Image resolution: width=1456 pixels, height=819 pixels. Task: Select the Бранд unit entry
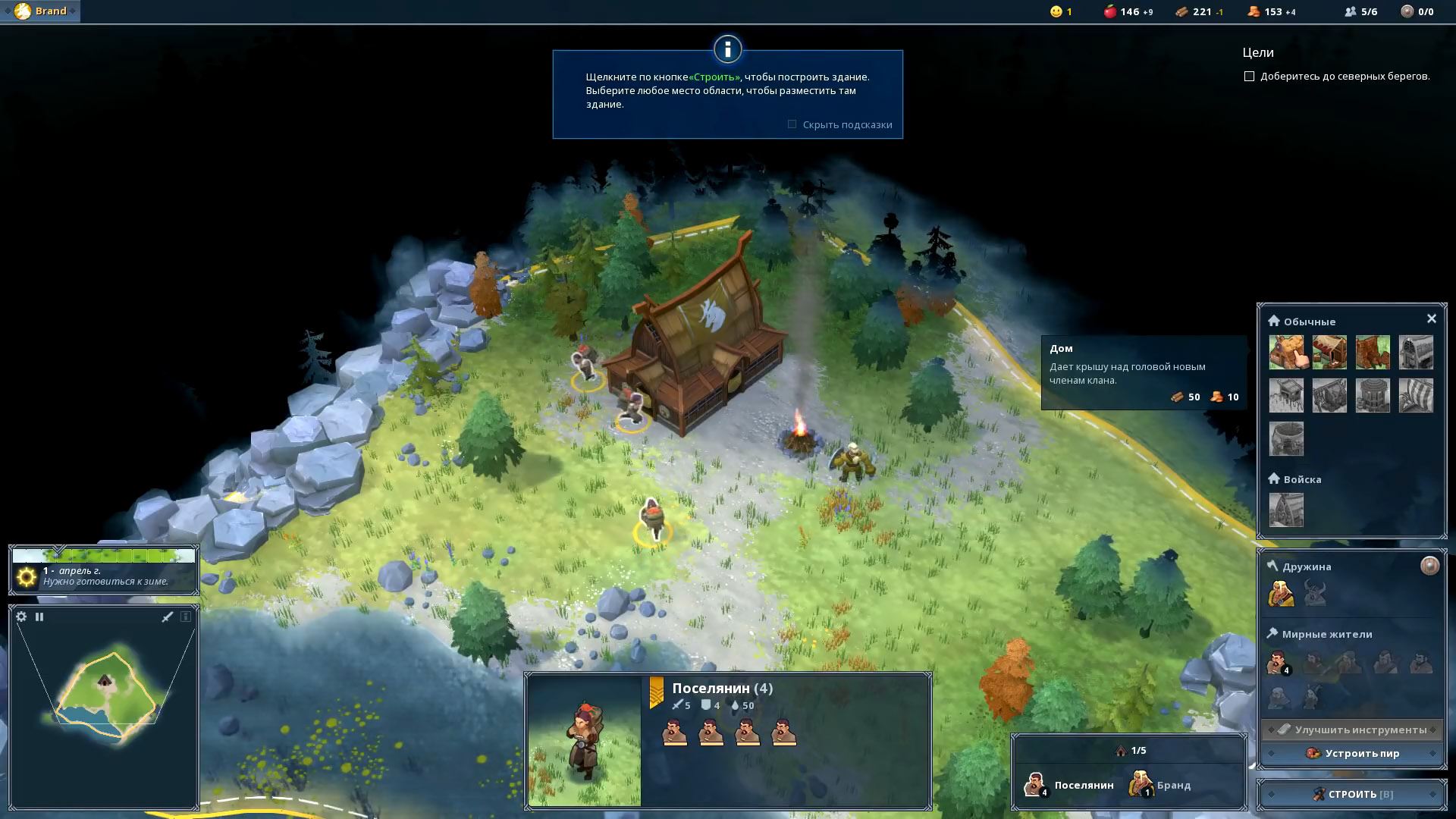(1160, 785)
